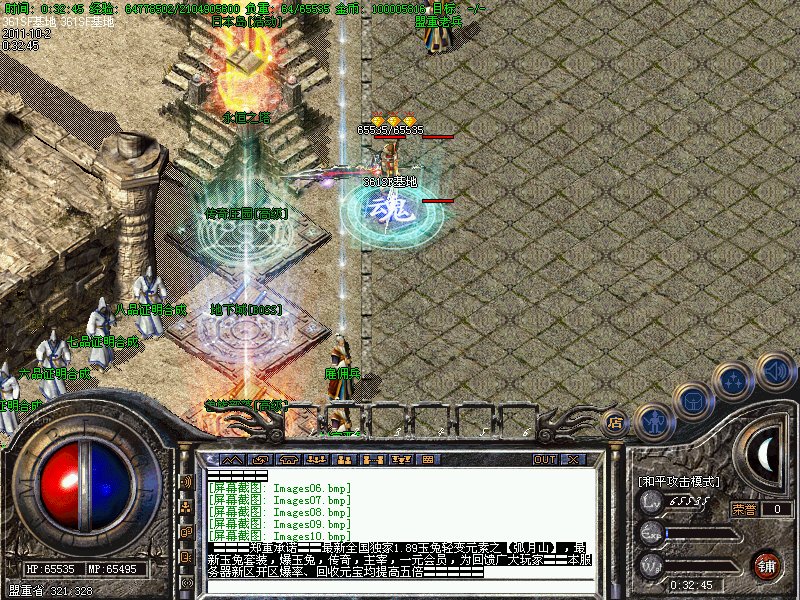Screen dimensions: 800x600
Task: Click the envelope icon above chat
Action: point(260,459)
